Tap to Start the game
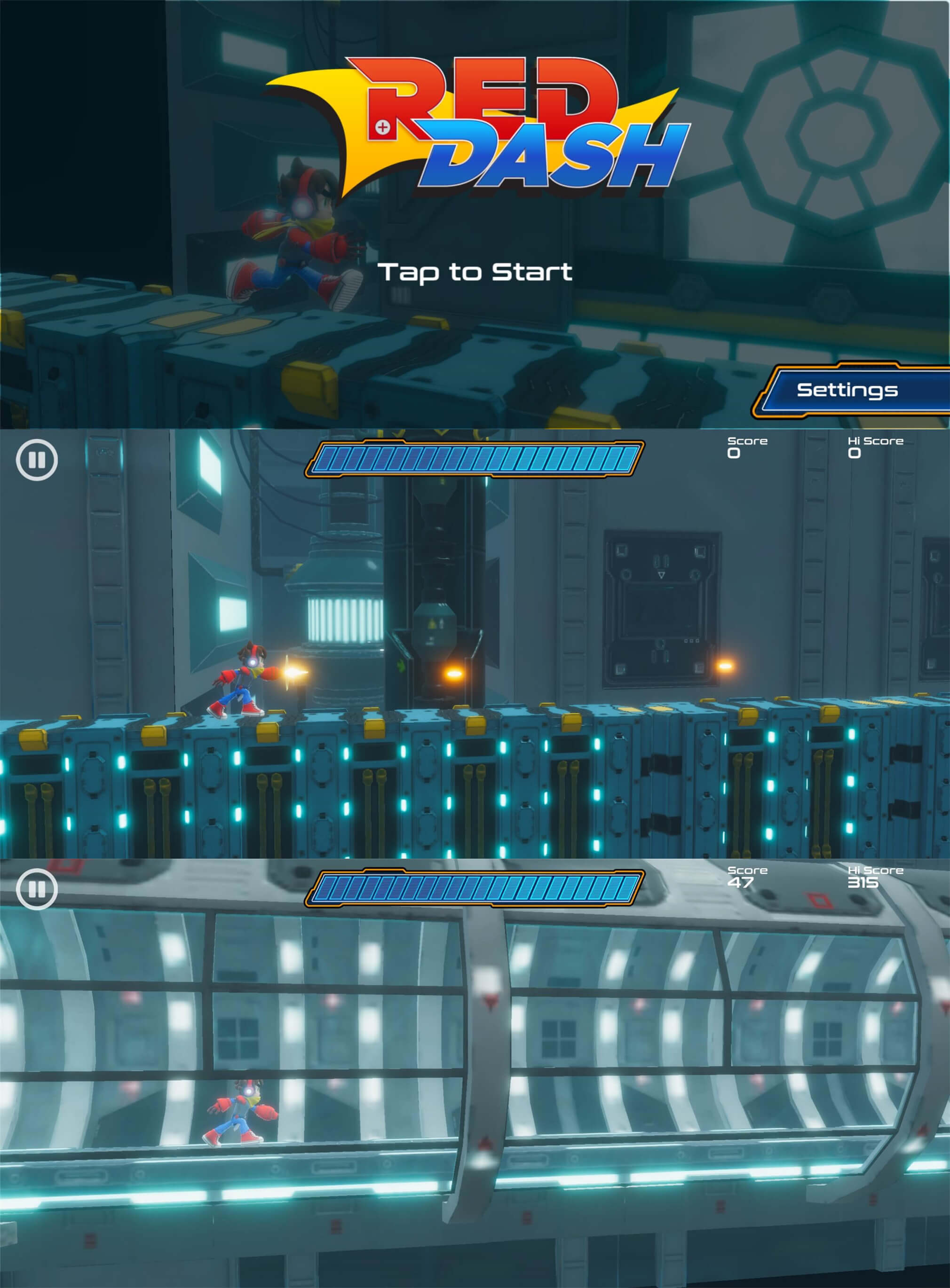 pos(475,272)
